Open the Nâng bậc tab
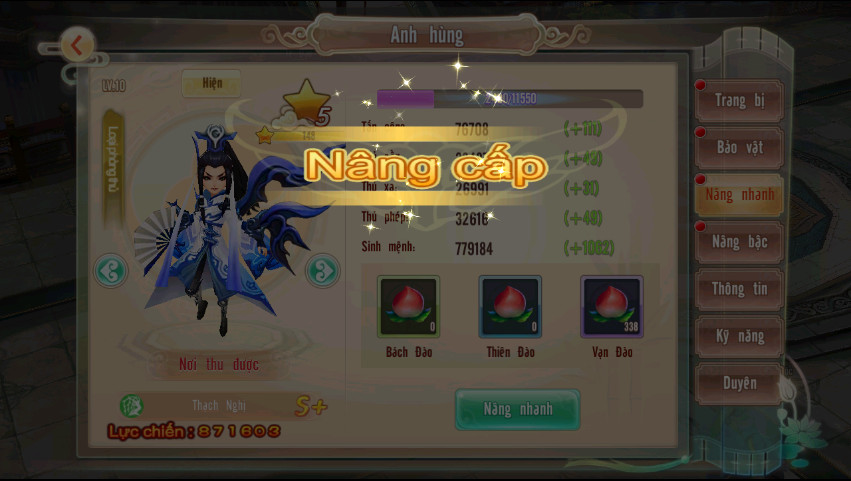This screenshot has height=481, width=851. (739, 242)
